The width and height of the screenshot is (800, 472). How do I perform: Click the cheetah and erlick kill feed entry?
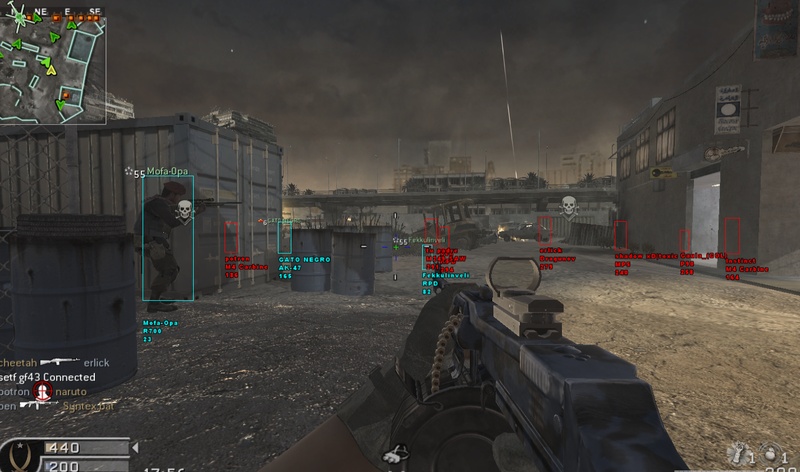point(55,363)
